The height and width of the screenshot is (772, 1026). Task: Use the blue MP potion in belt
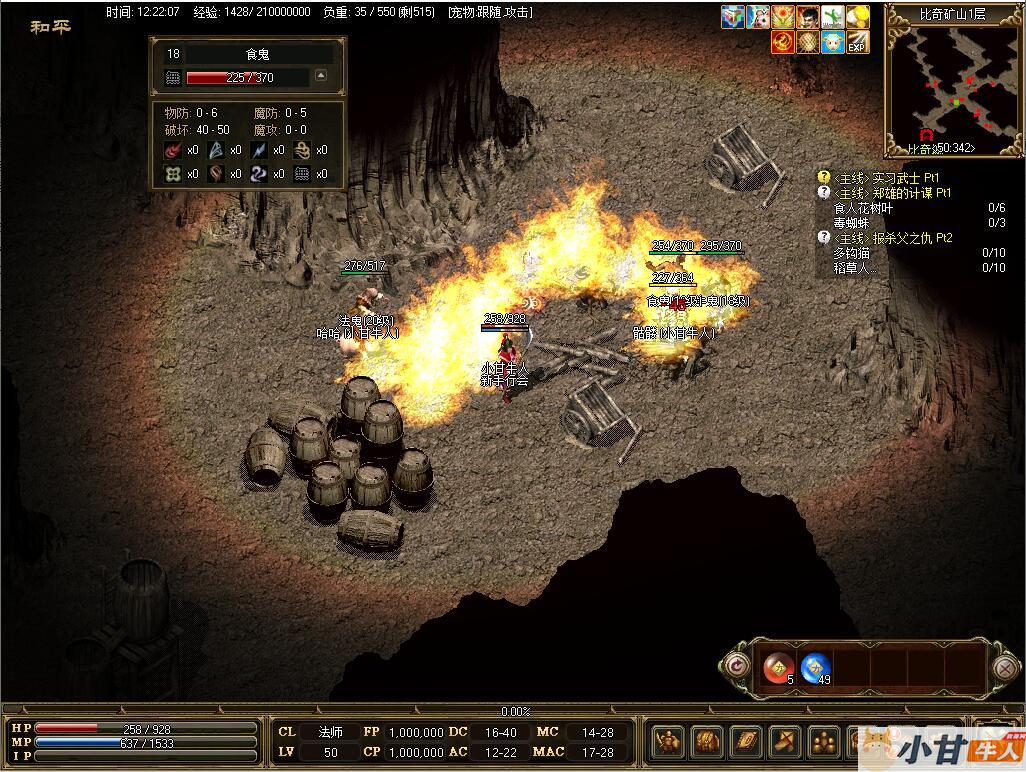click(816, 666)
